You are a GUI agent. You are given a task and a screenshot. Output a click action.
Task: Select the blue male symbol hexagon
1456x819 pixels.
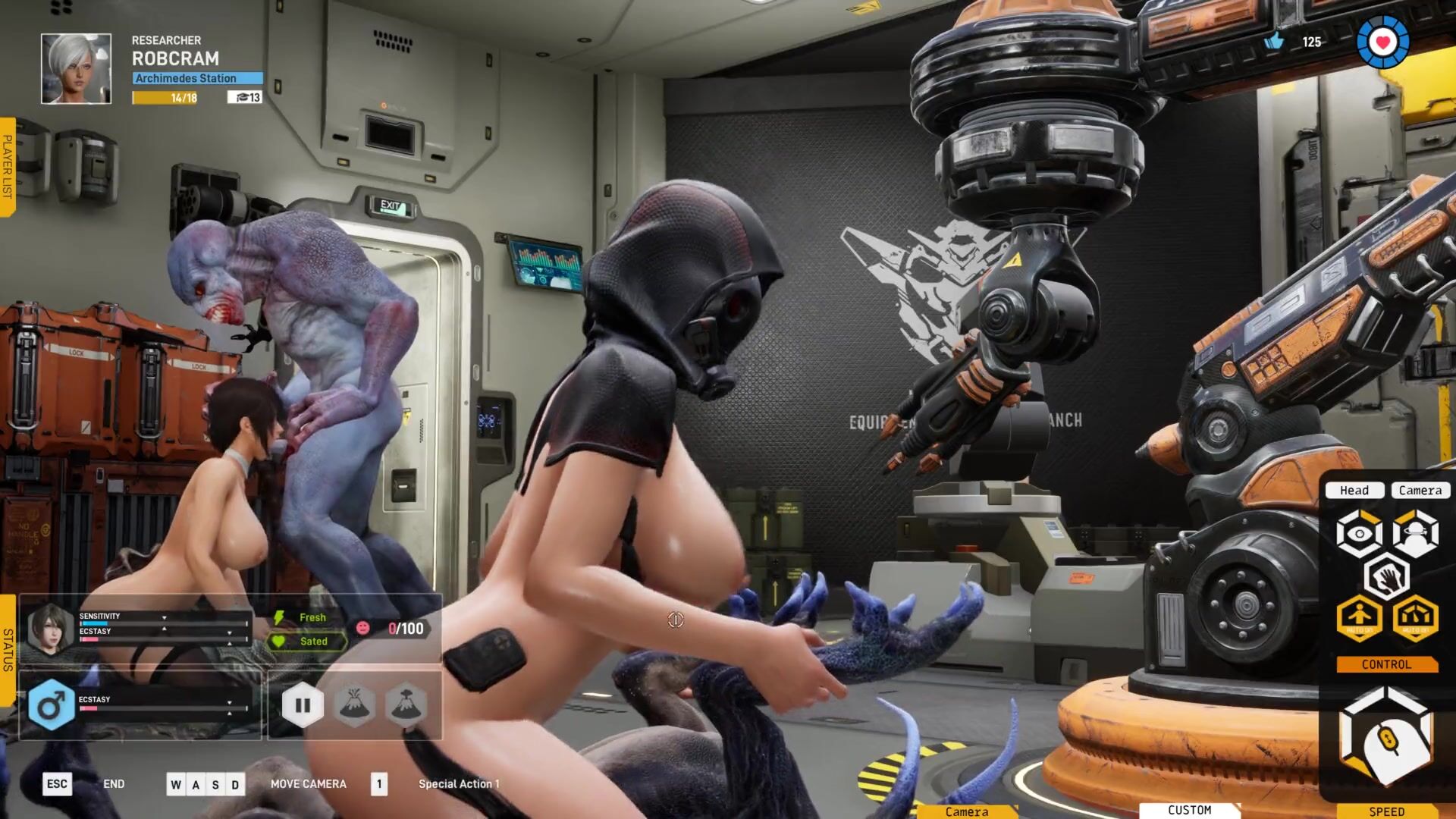[x=51, y=705]
